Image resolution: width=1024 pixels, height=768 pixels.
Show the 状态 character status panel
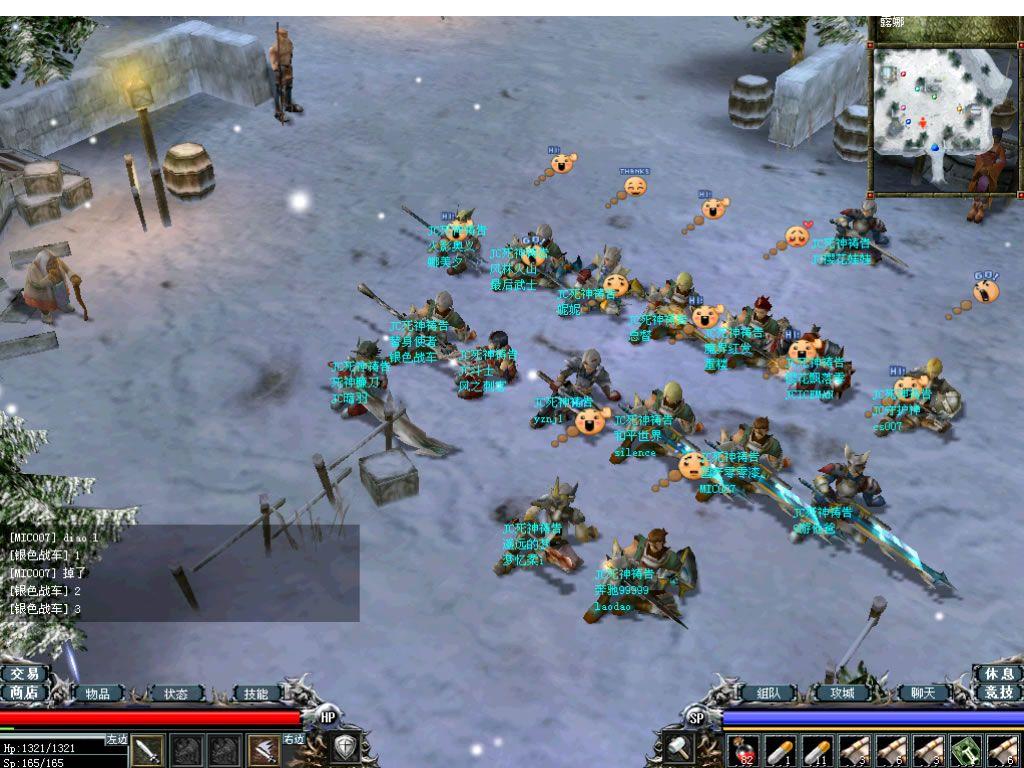(x=176, y=693)
